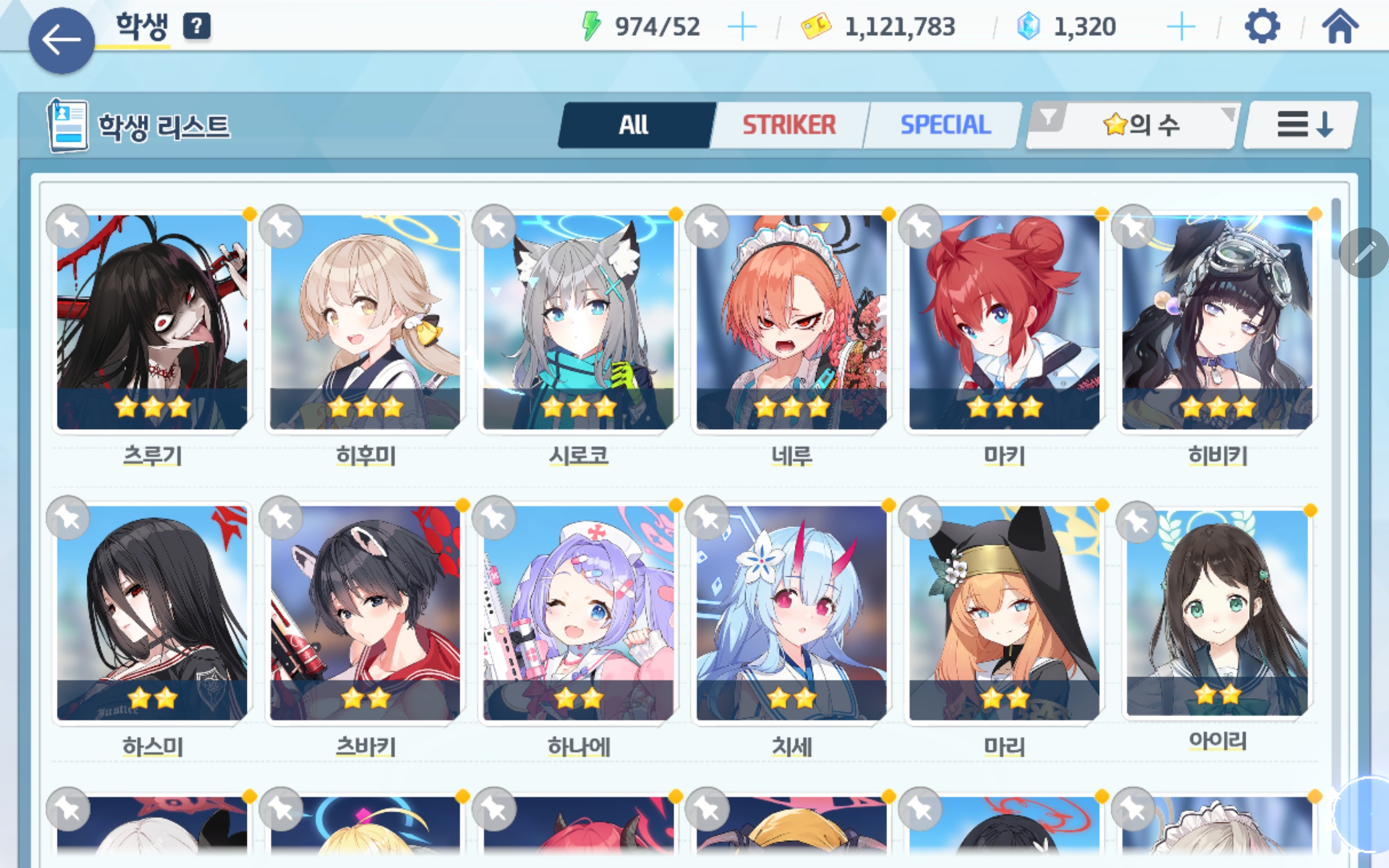Open the settings gear
Image resolution: width=1389 pixels, height=868 pixels.
pyautogui.click(x=1262, y=27)
